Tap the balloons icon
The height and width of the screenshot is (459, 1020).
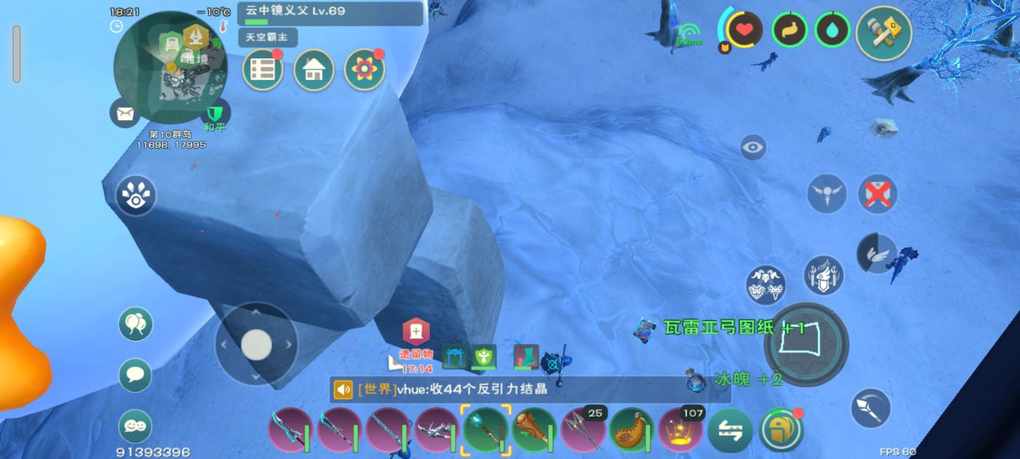tap(135, 323)
